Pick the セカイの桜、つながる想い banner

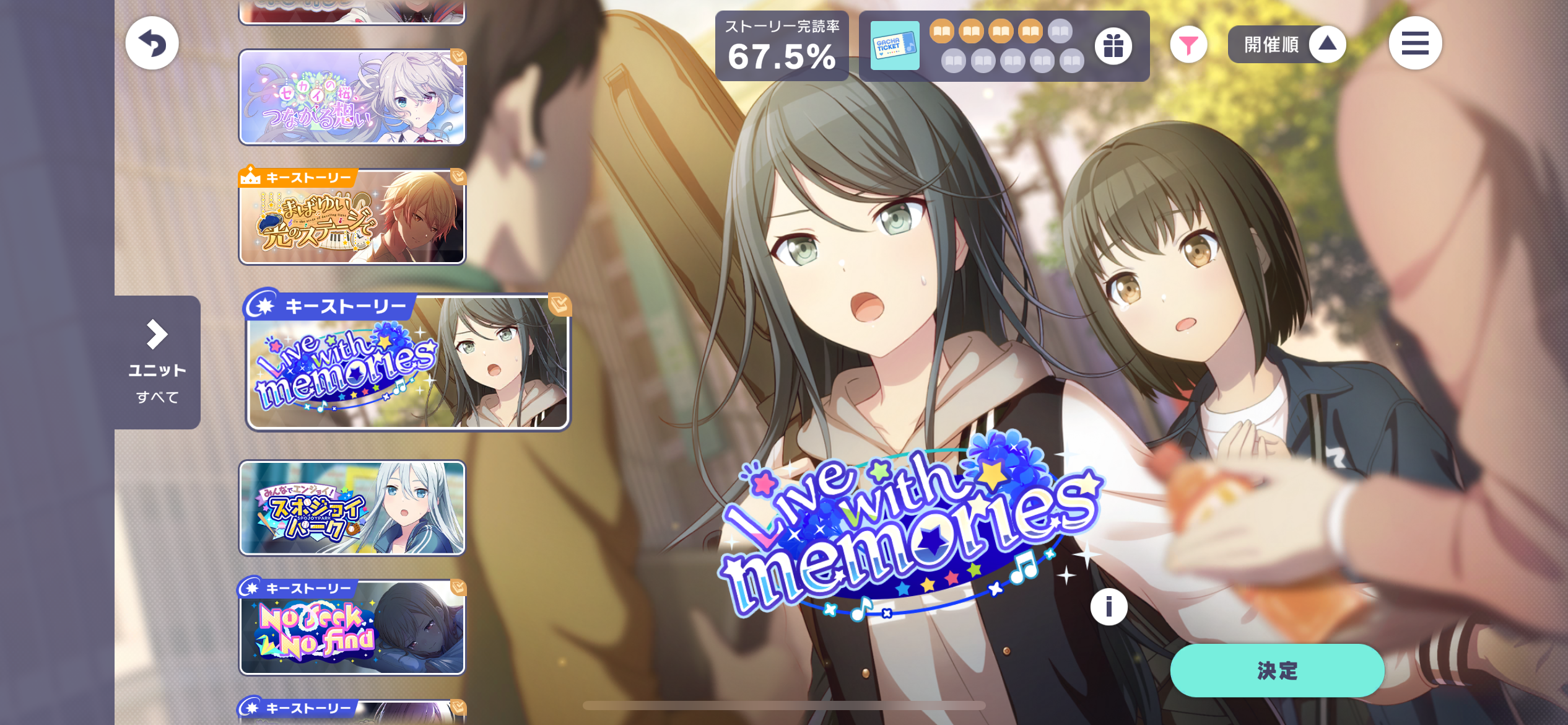coord(352,97)
